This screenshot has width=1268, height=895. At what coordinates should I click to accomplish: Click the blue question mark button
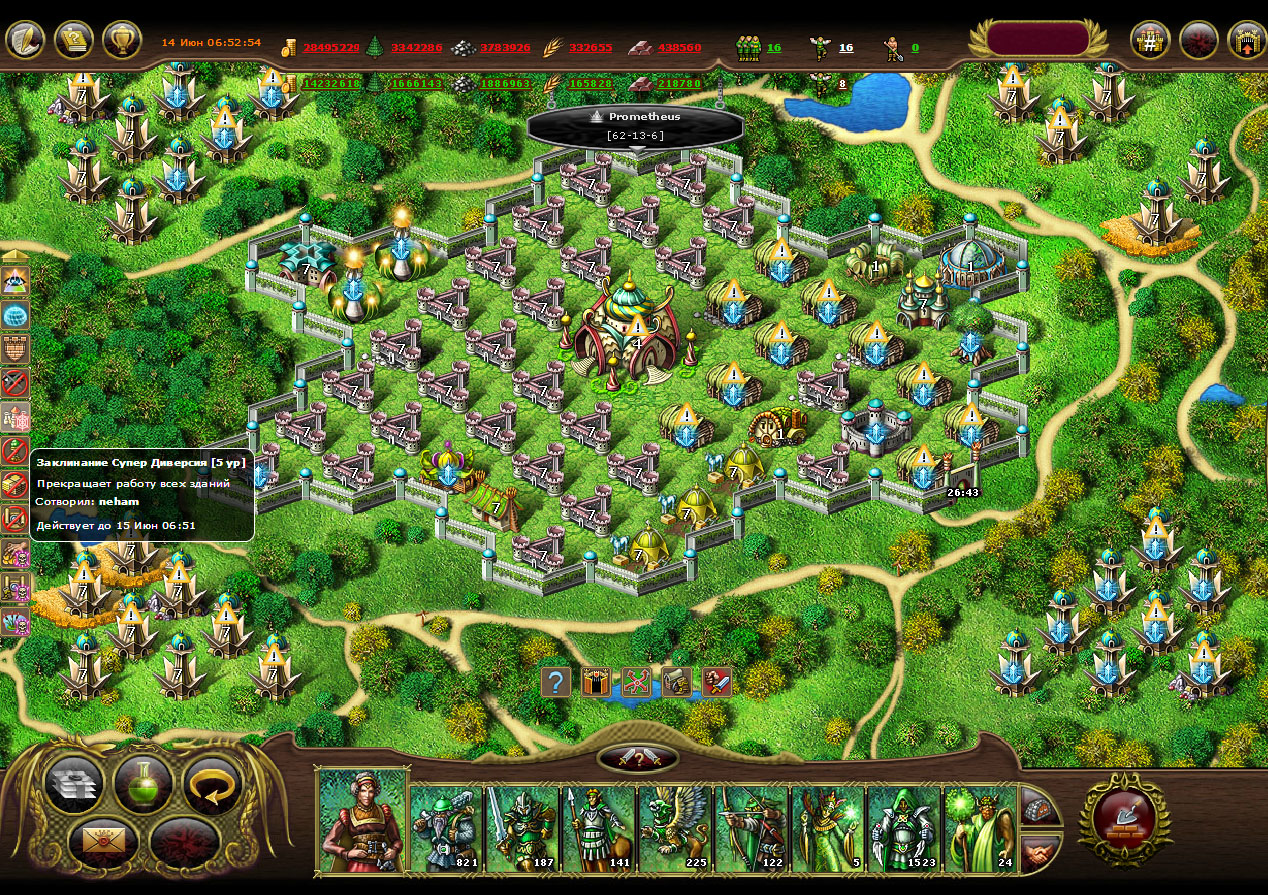[x=556, y=682]
